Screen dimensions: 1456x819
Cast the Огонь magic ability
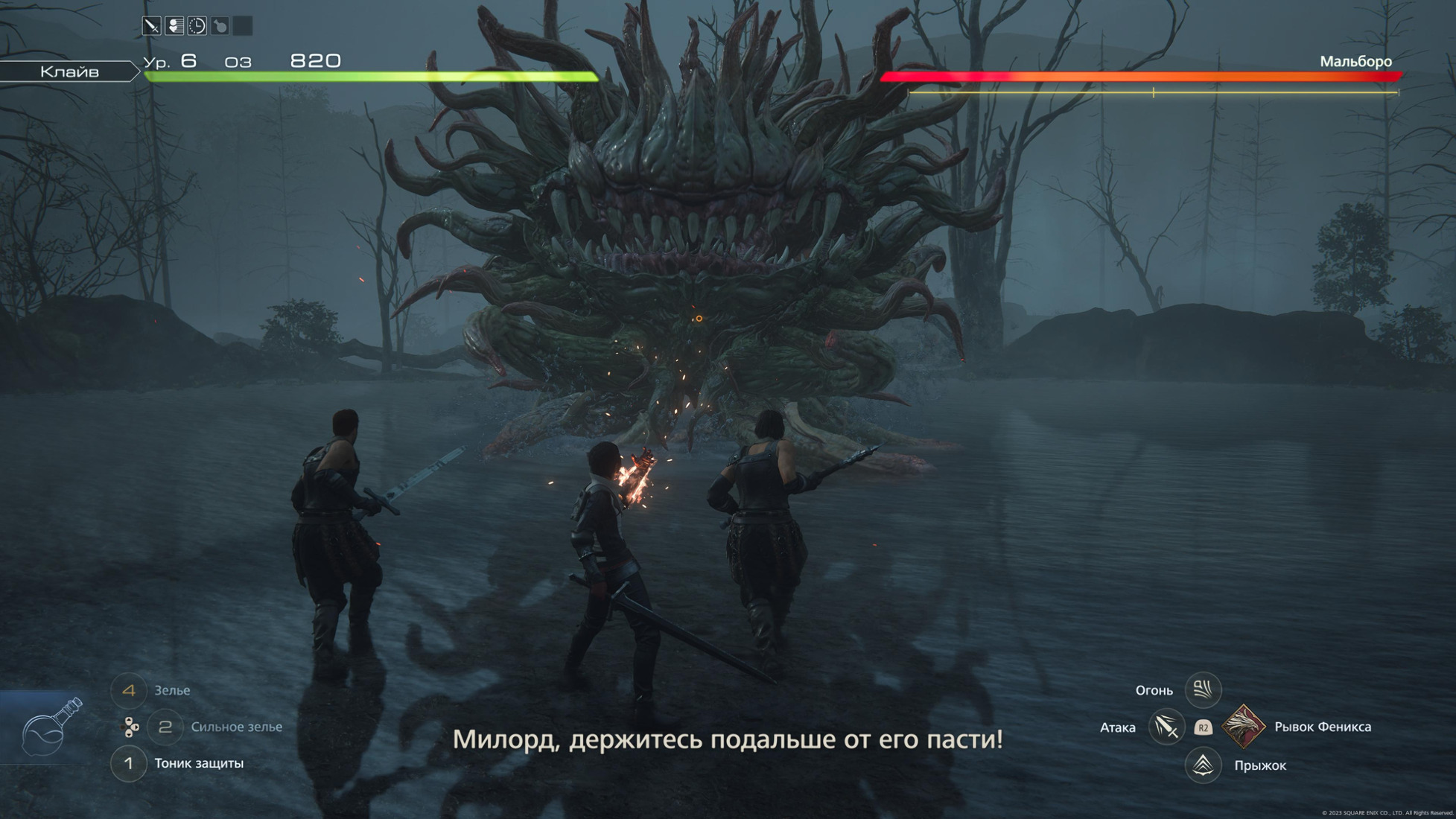[1202, 690]
